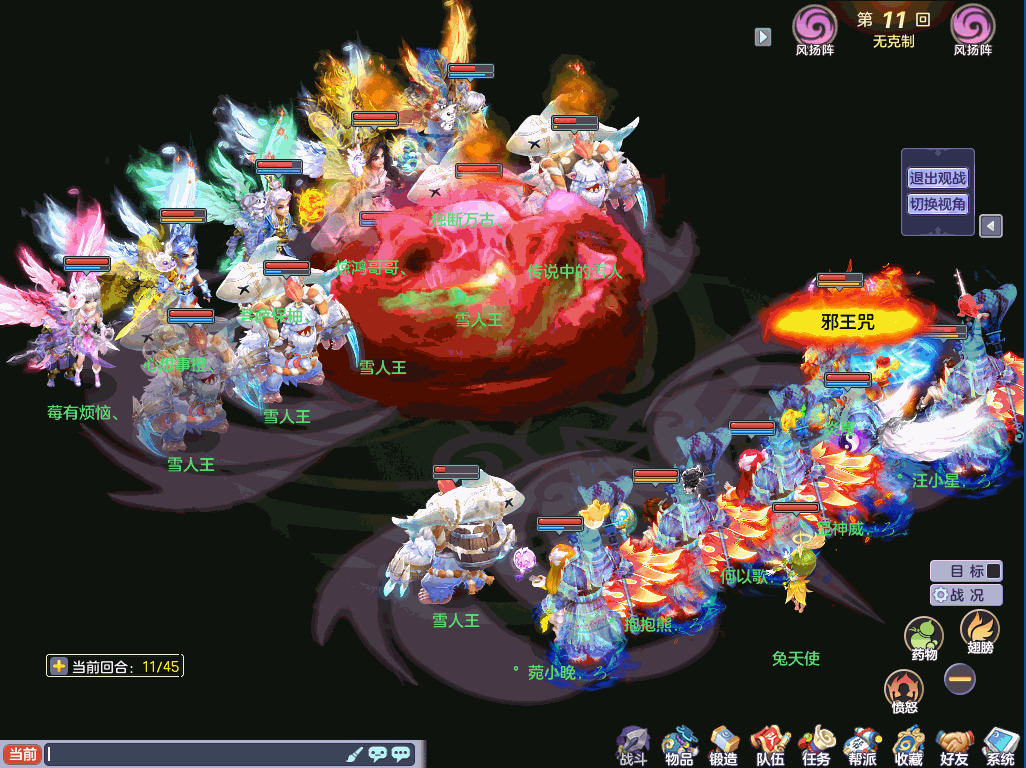
Task: Open the 帮派 guild menu
Action: coord(861,745)
